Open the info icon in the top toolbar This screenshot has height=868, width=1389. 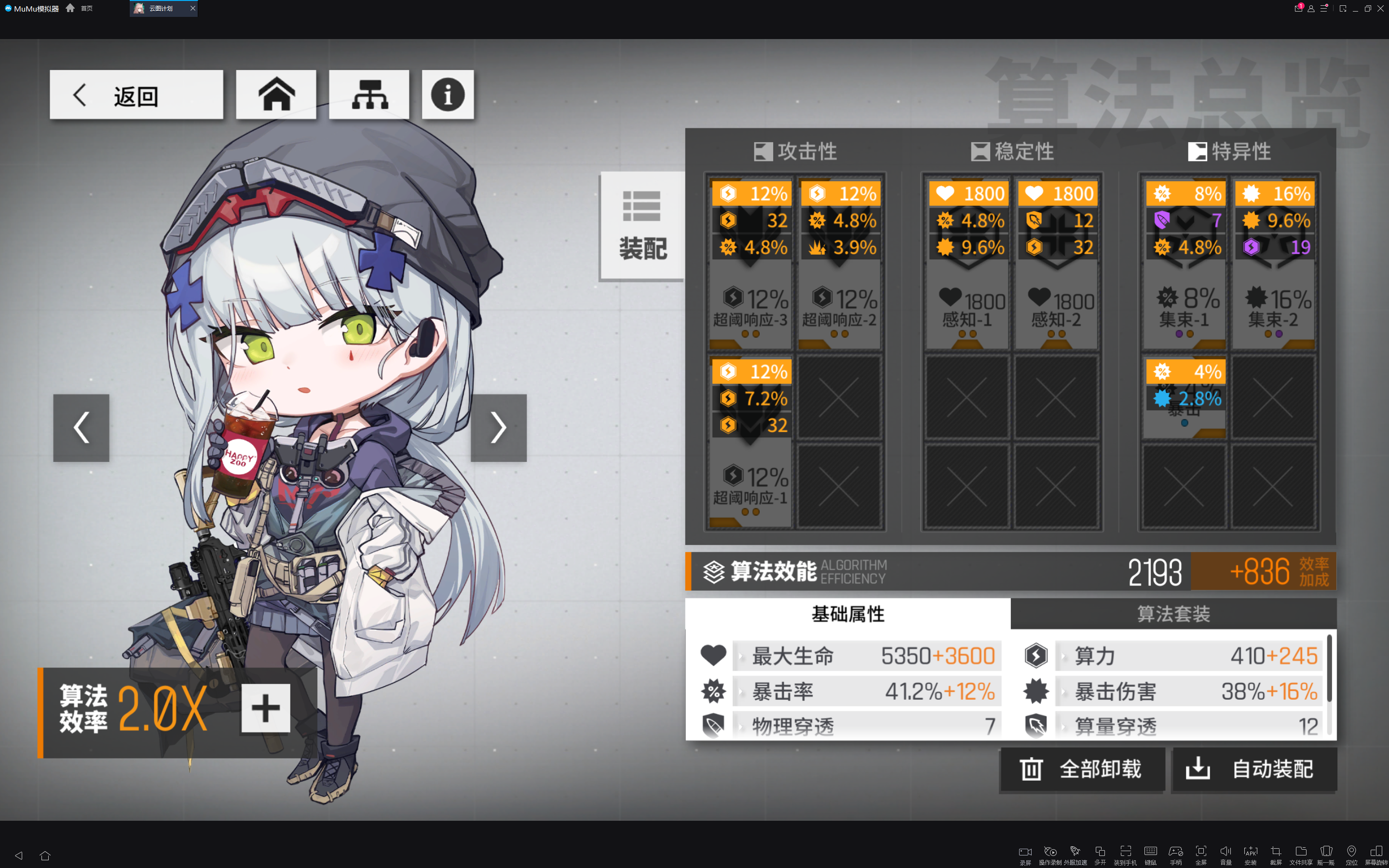coord(448,94)
